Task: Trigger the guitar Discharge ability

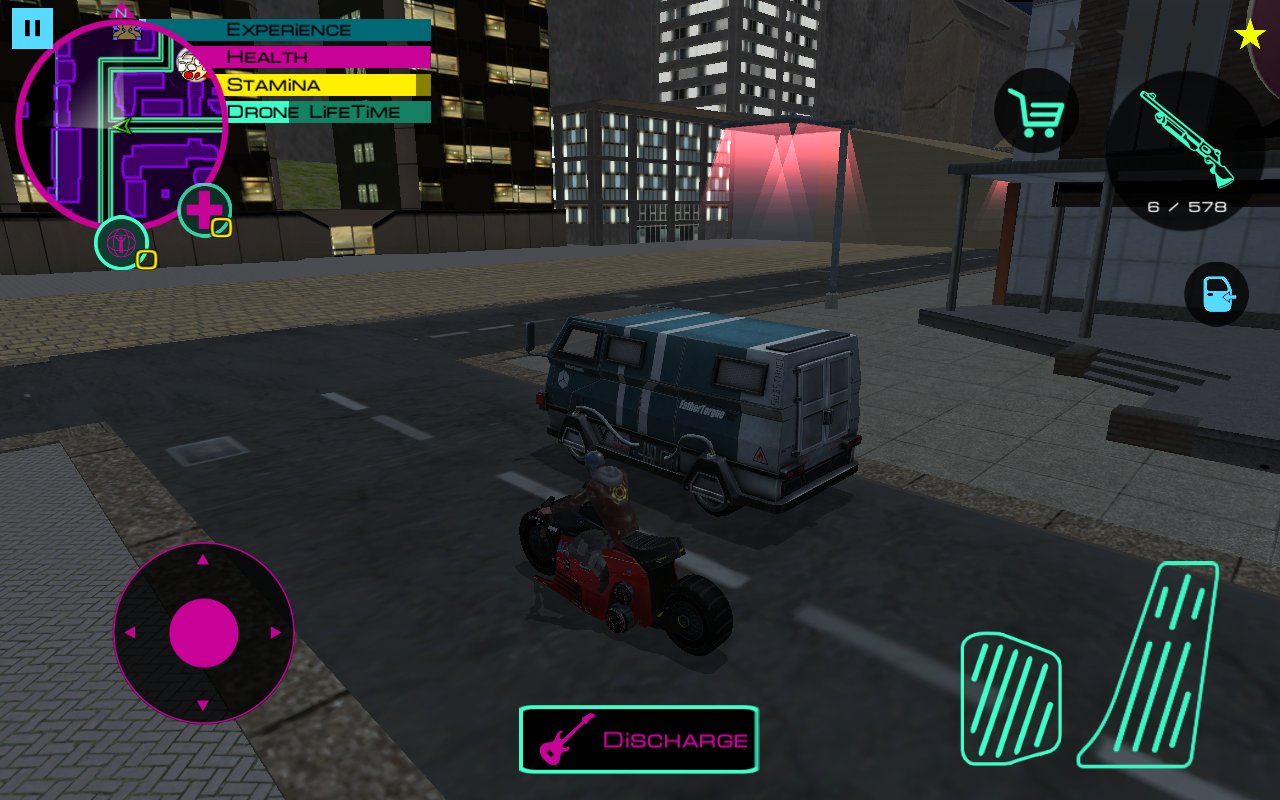Action: pyautogui.click(x=638, y=739)
